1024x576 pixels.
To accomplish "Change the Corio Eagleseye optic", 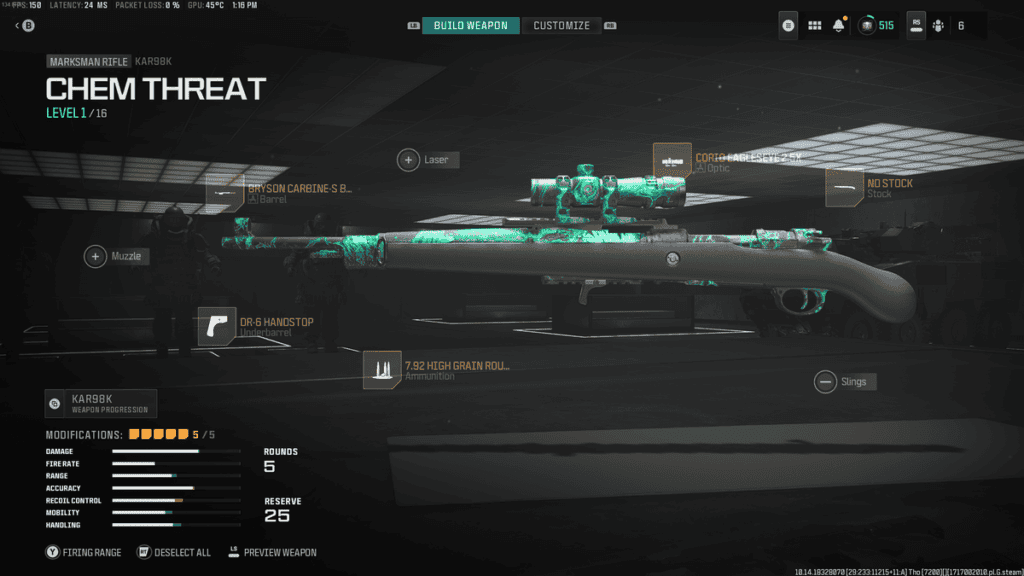I will [672, 162].
